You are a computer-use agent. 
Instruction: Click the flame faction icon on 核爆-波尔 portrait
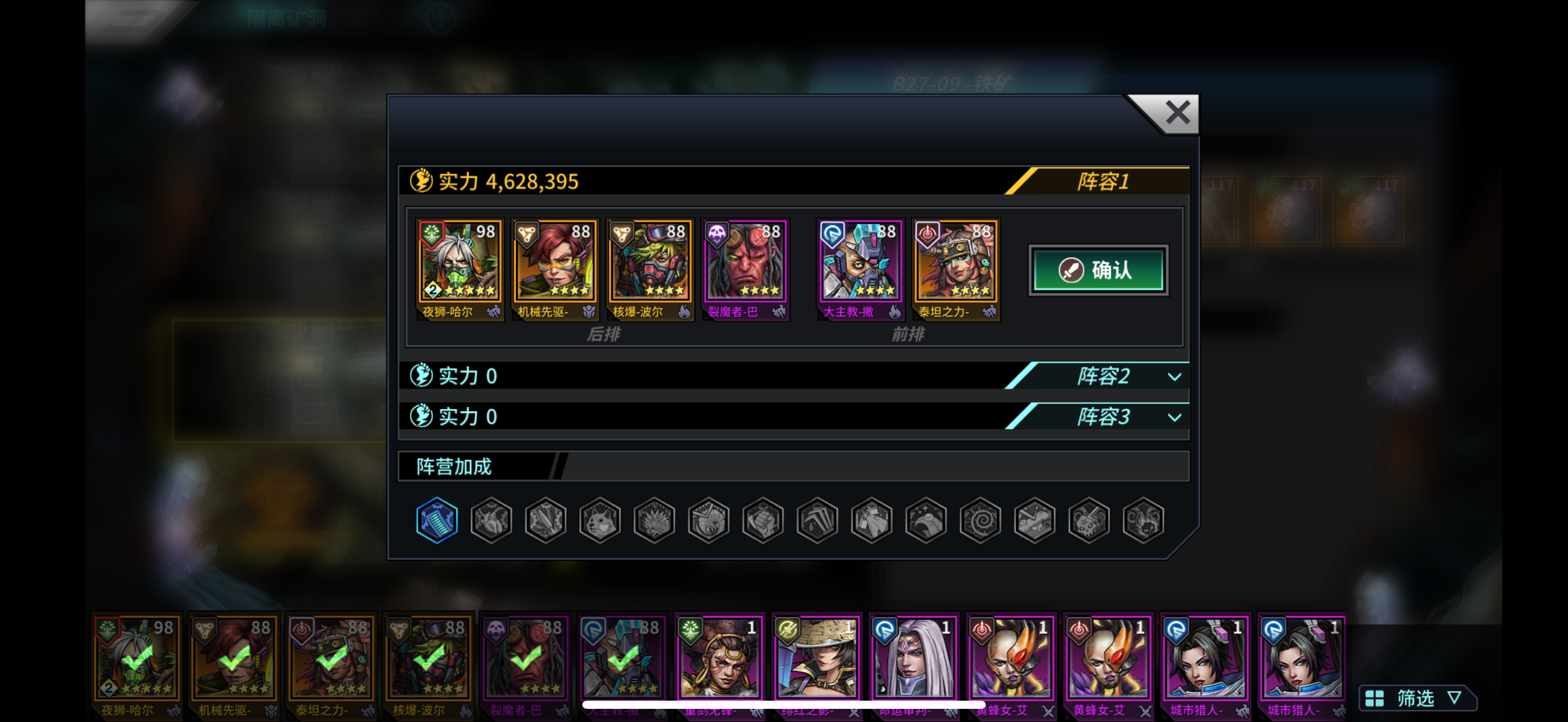(x=685, y=312)
